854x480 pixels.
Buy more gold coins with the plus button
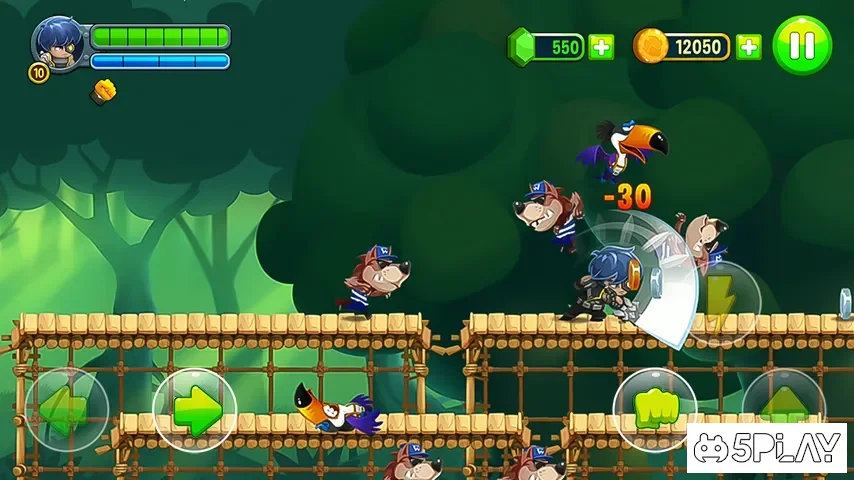(748, 46)
